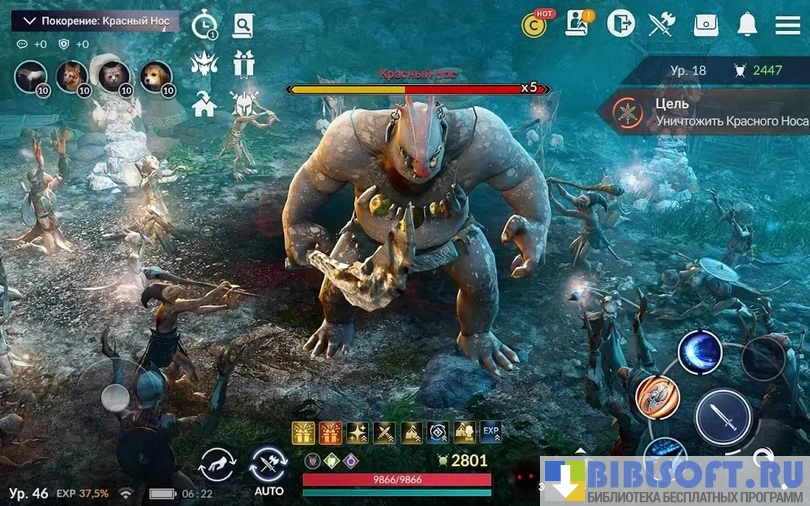Open the book with magnifying glass
This screenshot has height=506, width=810.
[x=243, y=24]
